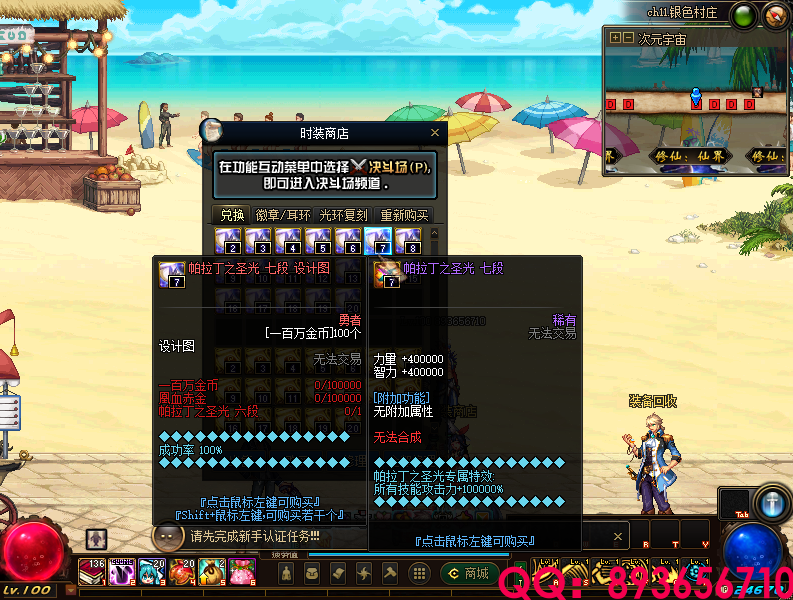Click the 请先完成新手认证任务 notice bar
Screen dimensions: 793x600
(255, 536)
